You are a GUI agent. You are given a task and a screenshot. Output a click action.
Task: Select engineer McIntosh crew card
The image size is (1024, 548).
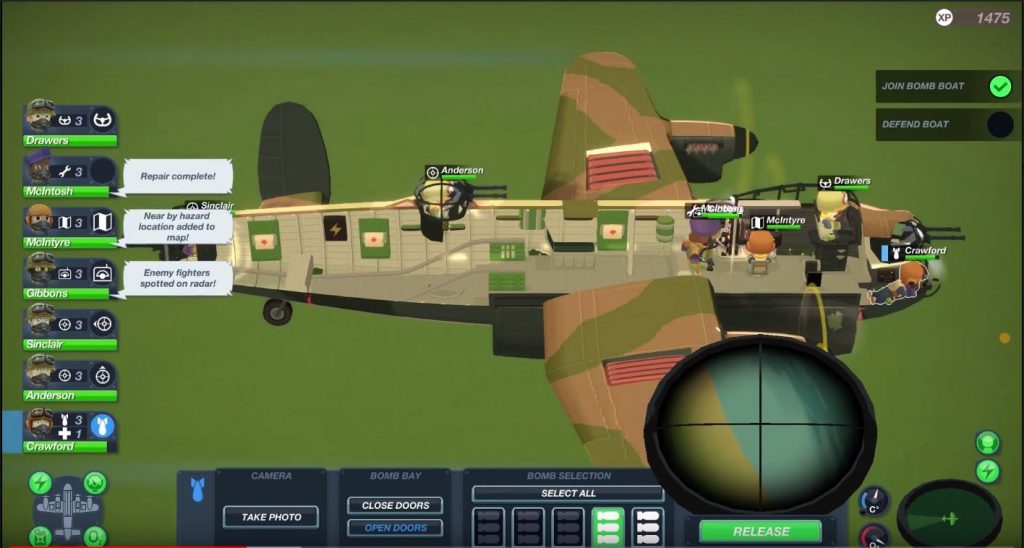[x=70, y=176]
